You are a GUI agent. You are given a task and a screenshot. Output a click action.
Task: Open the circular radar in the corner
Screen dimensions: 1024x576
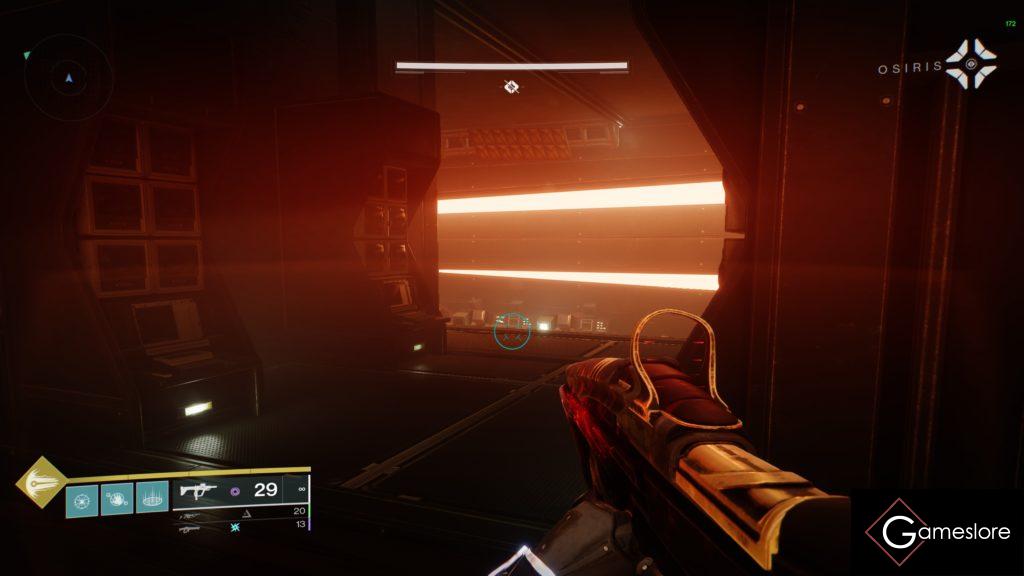(68, 77)
